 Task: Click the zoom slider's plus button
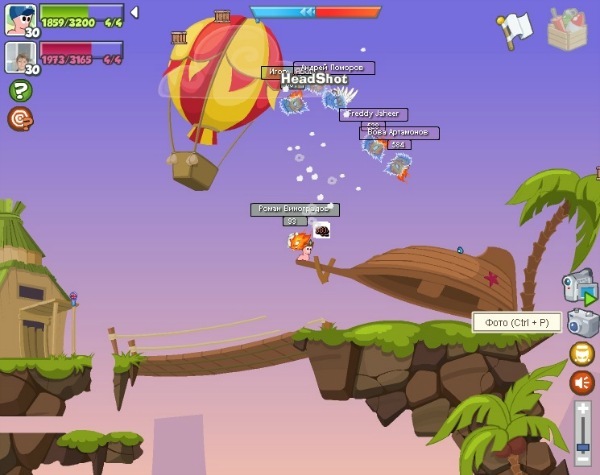(582, 410)
